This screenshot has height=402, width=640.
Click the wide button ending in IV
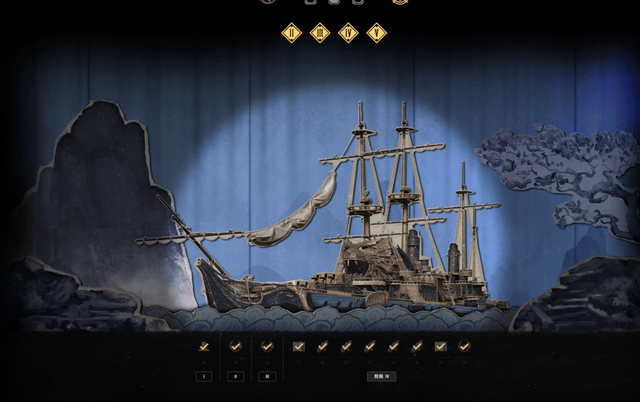point(381,376)
